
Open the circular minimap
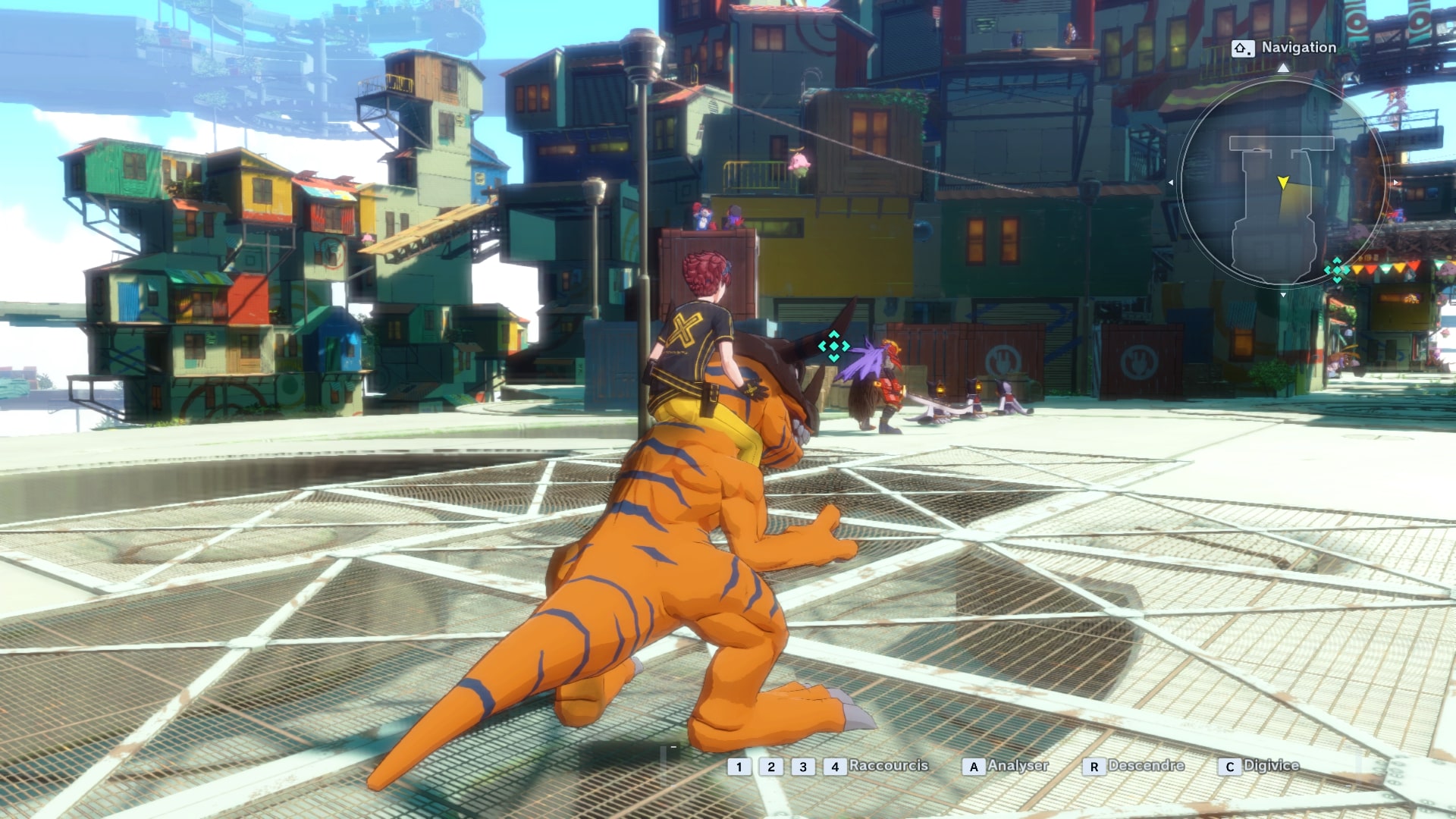[x=1282, y=182]
